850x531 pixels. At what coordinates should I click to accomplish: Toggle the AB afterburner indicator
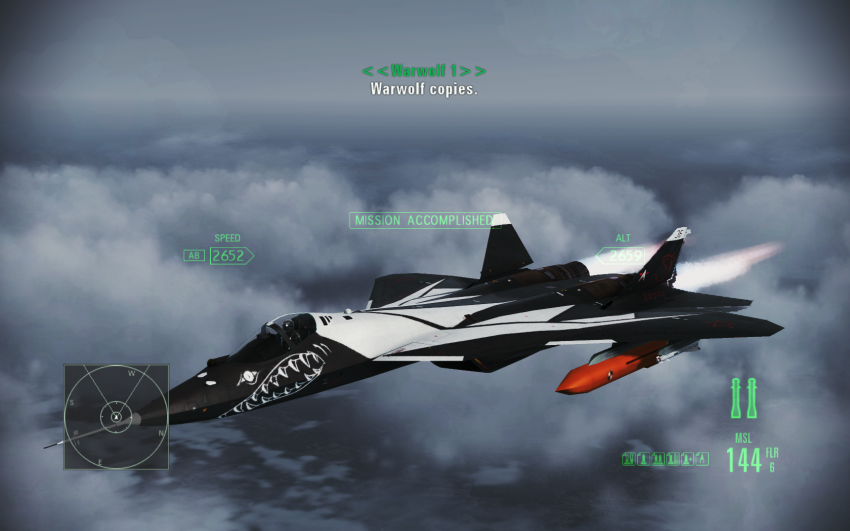click(194, 256)
